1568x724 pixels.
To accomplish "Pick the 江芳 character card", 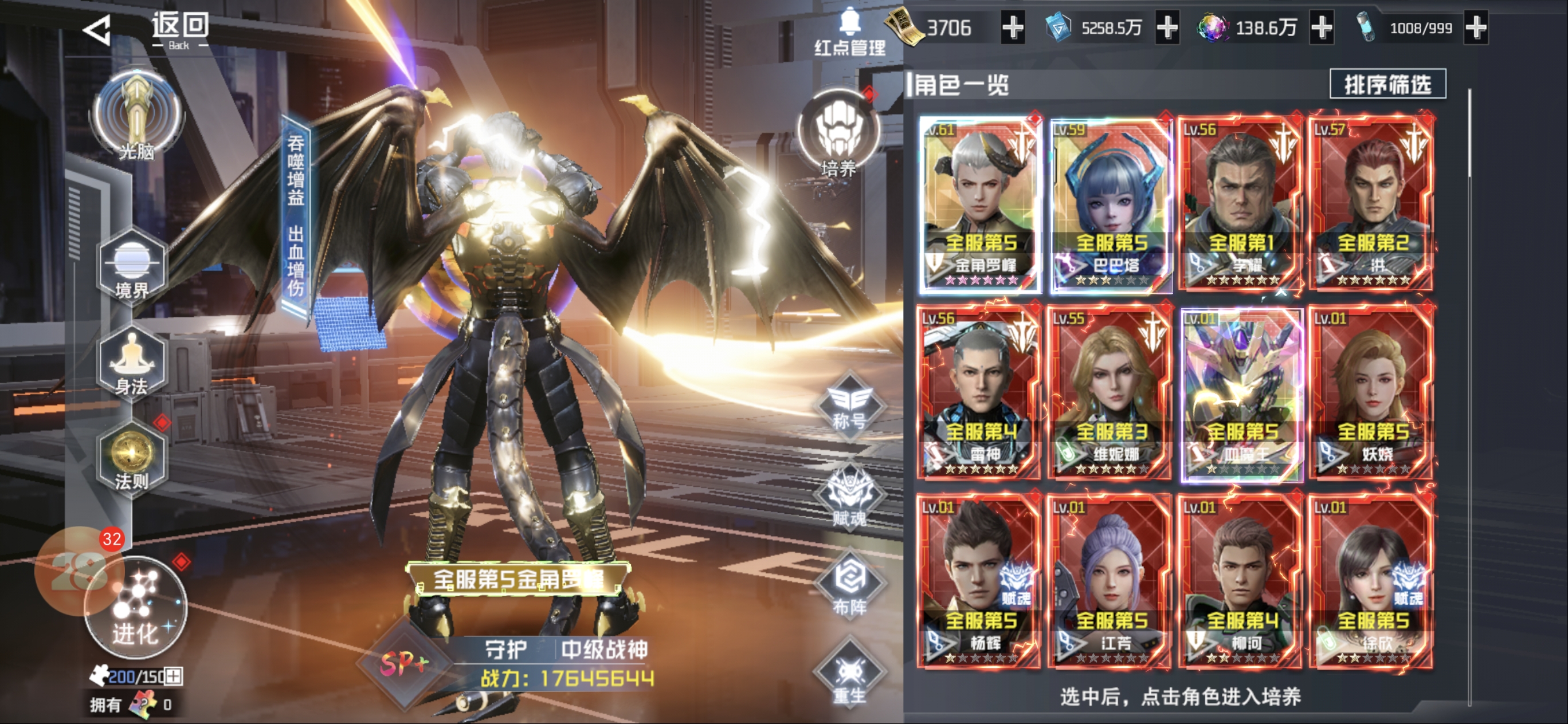I will 1111,581.
